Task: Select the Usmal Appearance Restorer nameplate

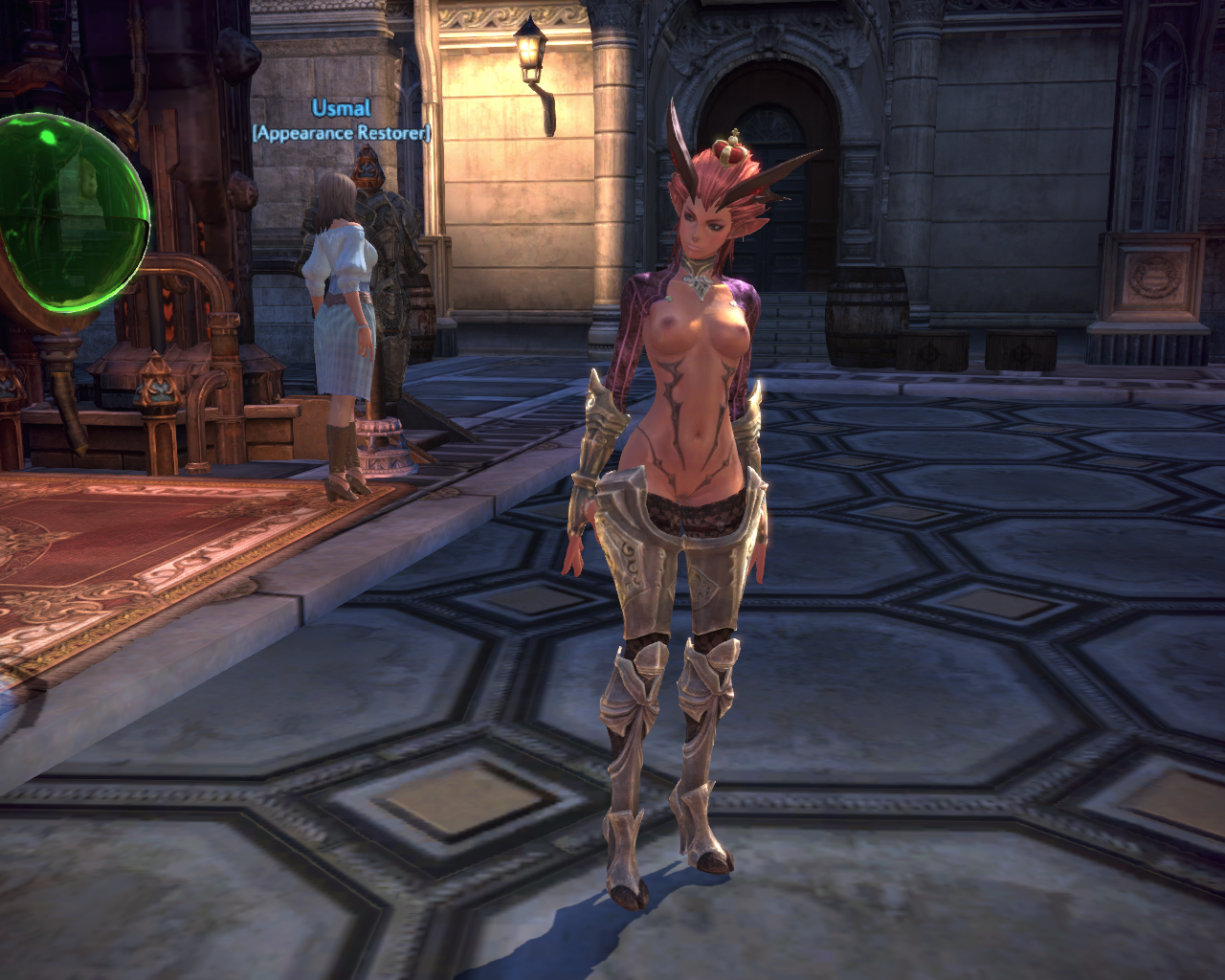Action: (342, 121)
